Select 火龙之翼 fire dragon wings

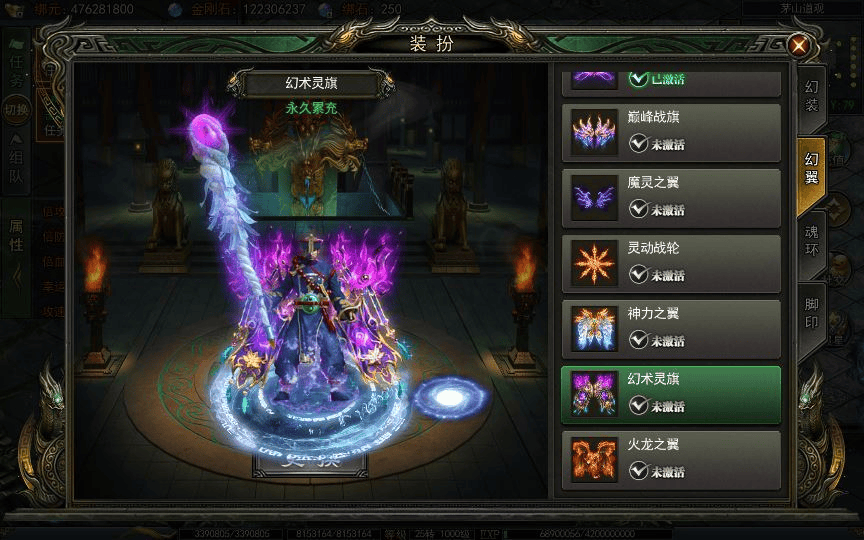(x=671, y=460)
